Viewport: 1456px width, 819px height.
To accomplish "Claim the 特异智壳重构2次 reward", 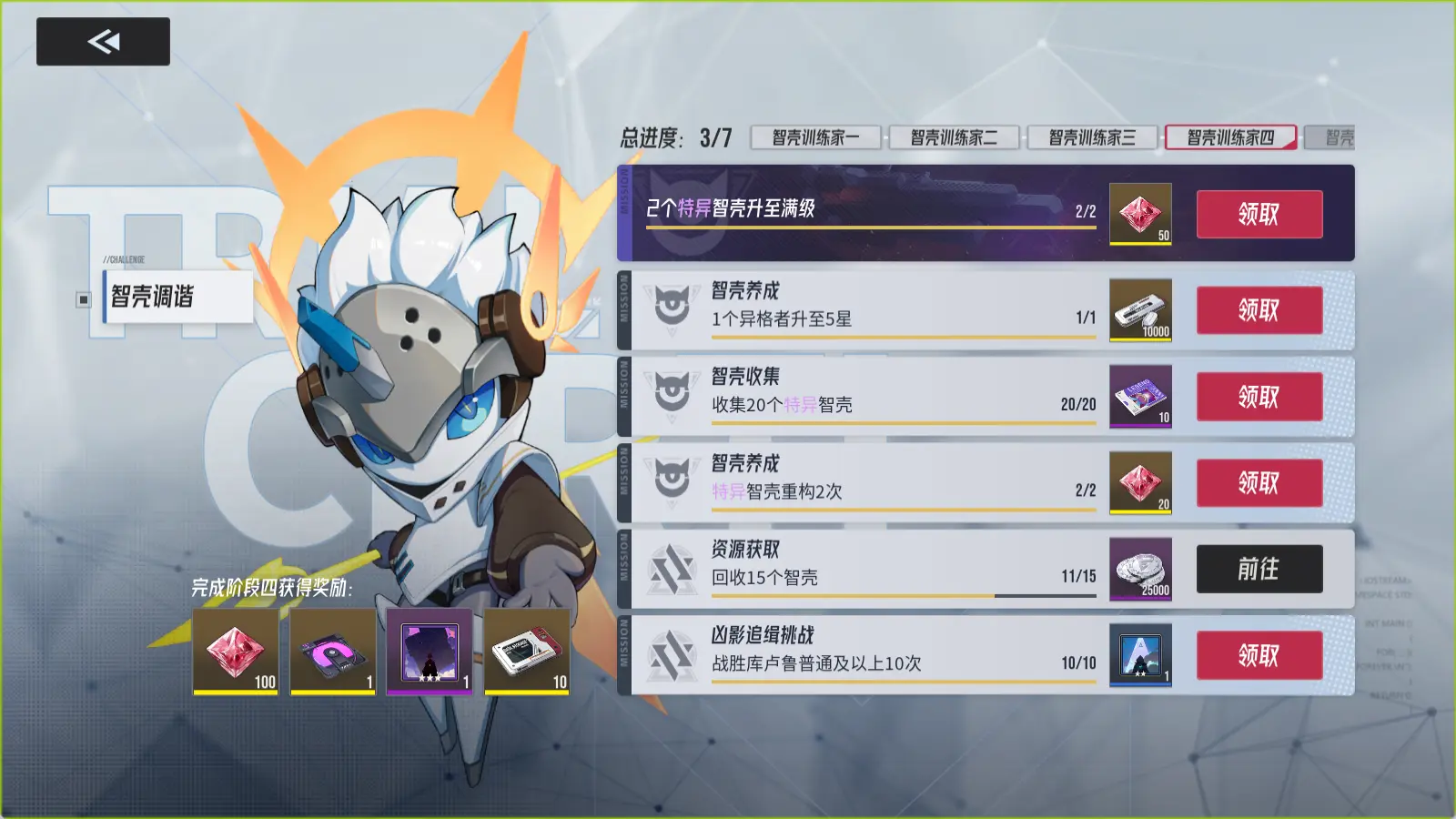I will [1259, 482].
